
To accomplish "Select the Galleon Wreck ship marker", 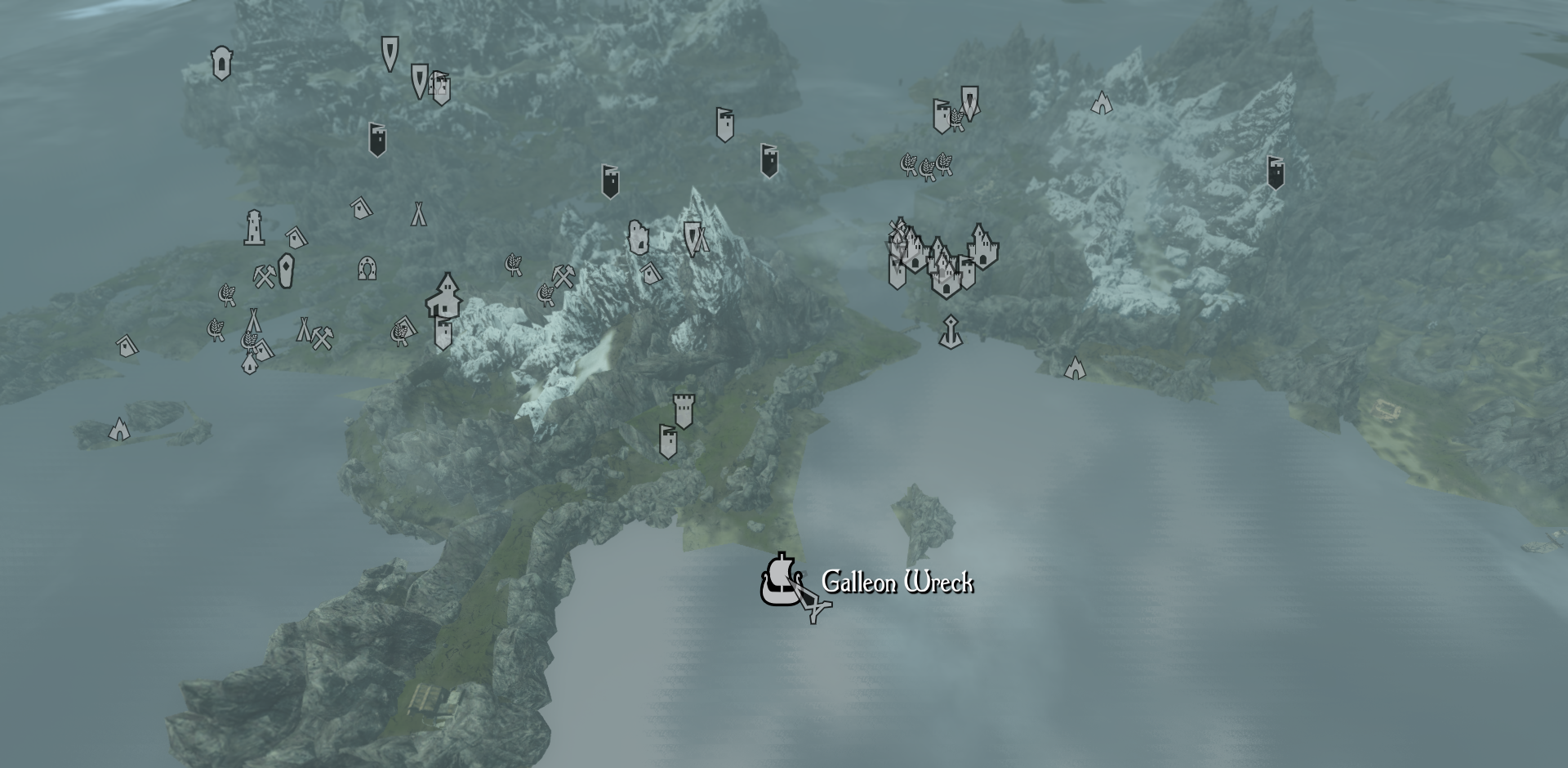I will (x=780, y=580).
